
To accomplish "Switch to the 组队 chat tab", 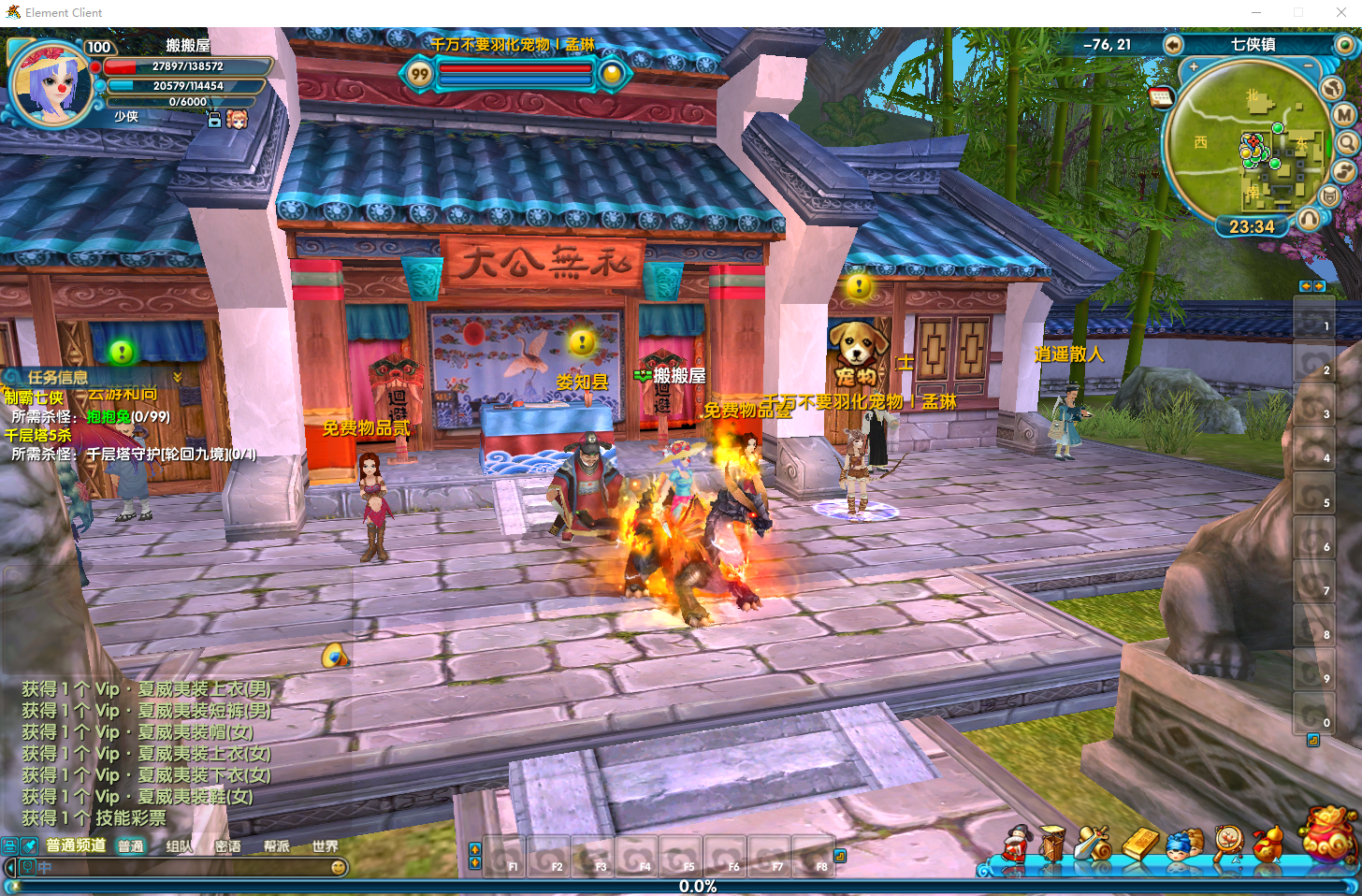I will 180,845.
